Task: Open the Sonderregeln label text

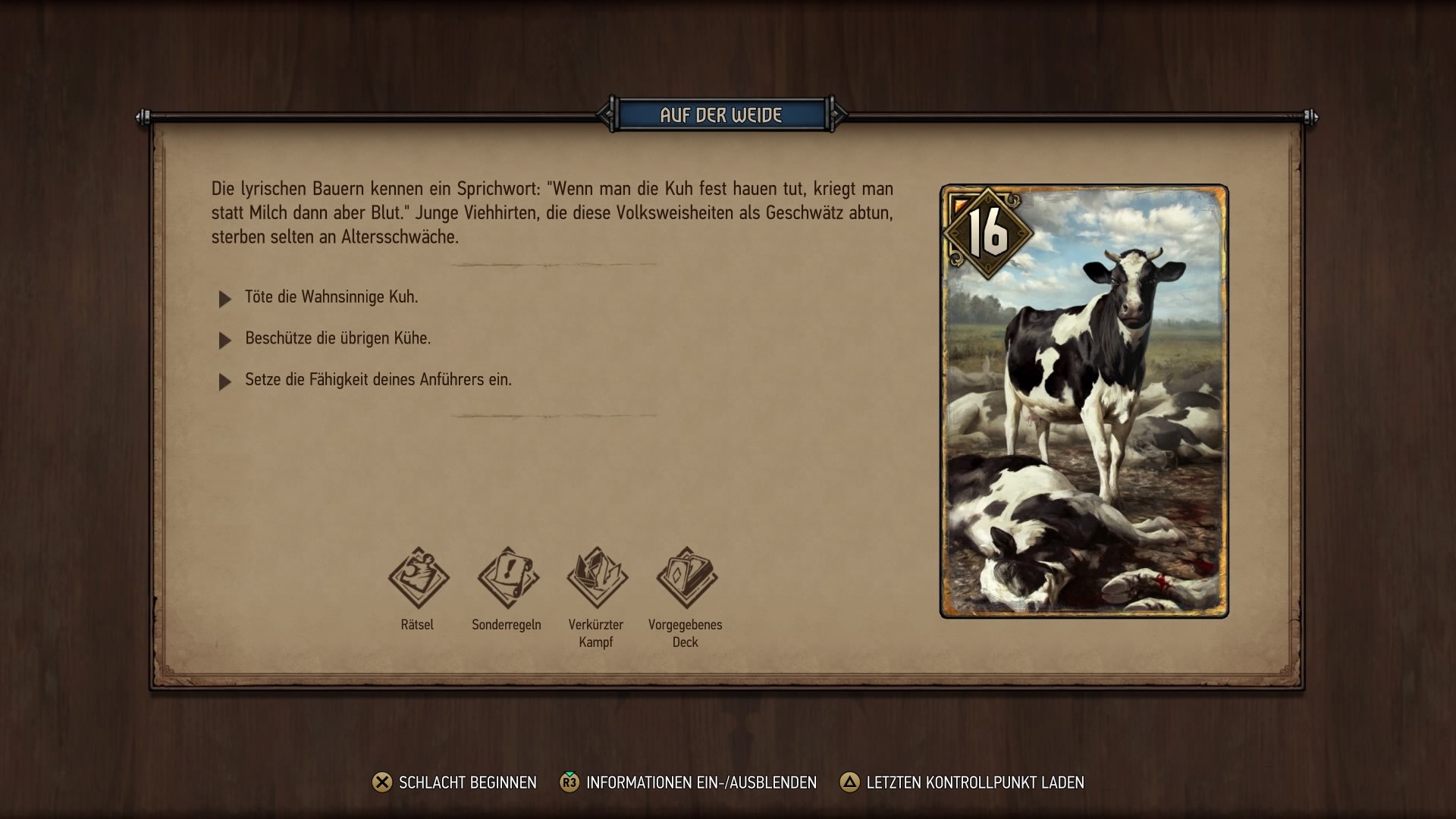Action: point(507,625)
